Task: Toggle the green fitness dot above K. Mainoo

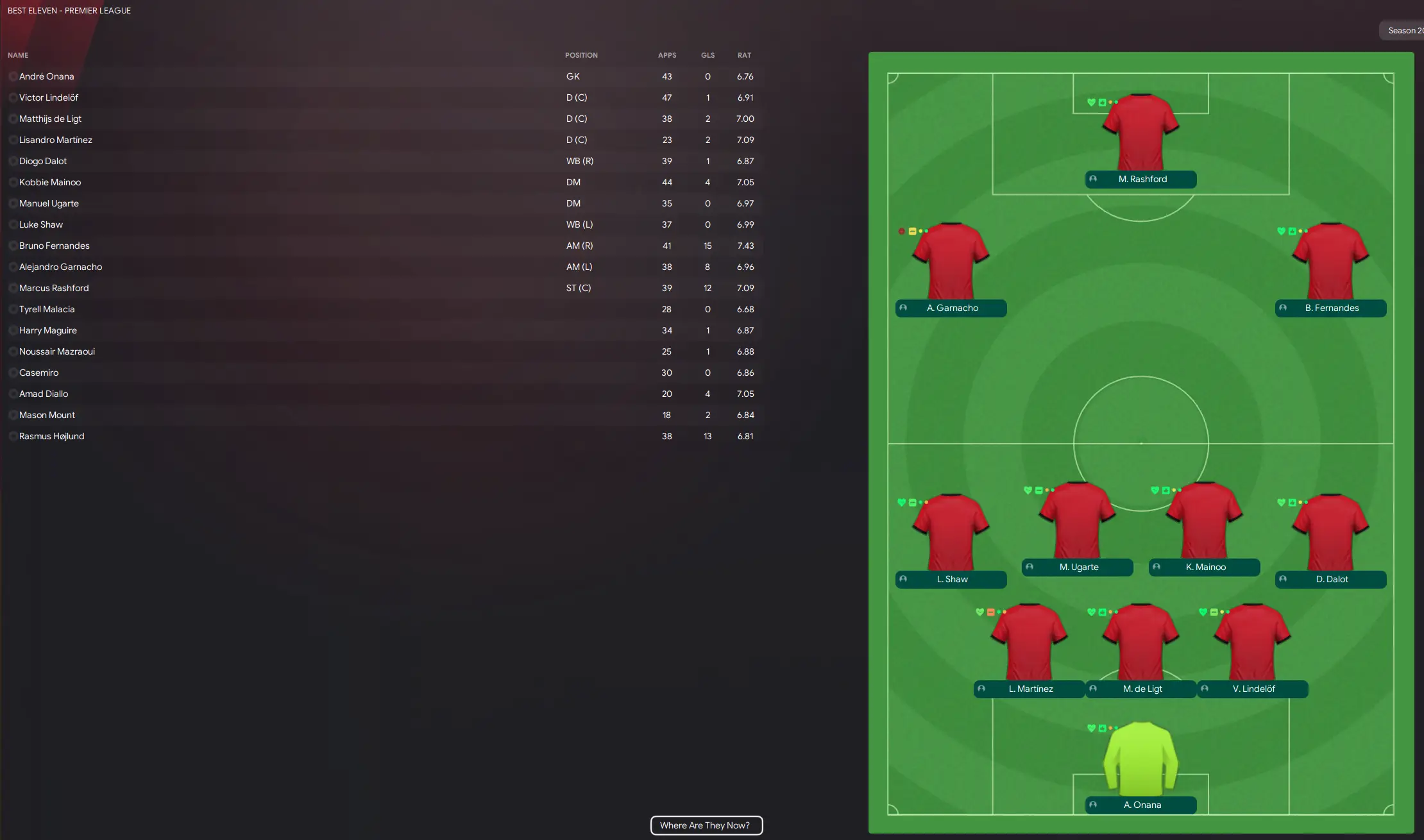Action: click(1176, 489)
